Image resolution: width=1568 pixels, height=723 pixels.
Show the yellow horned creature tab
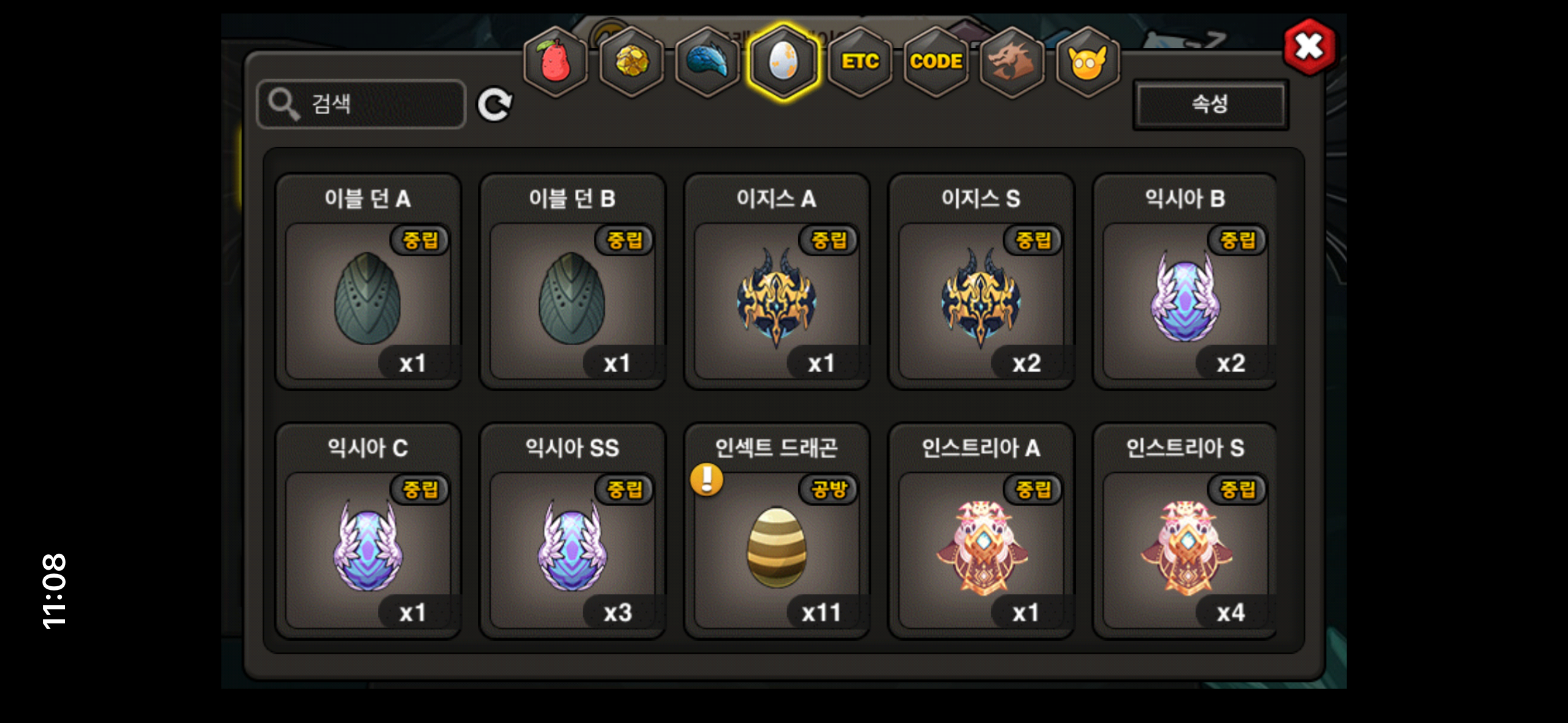(x=1088, y=61)
